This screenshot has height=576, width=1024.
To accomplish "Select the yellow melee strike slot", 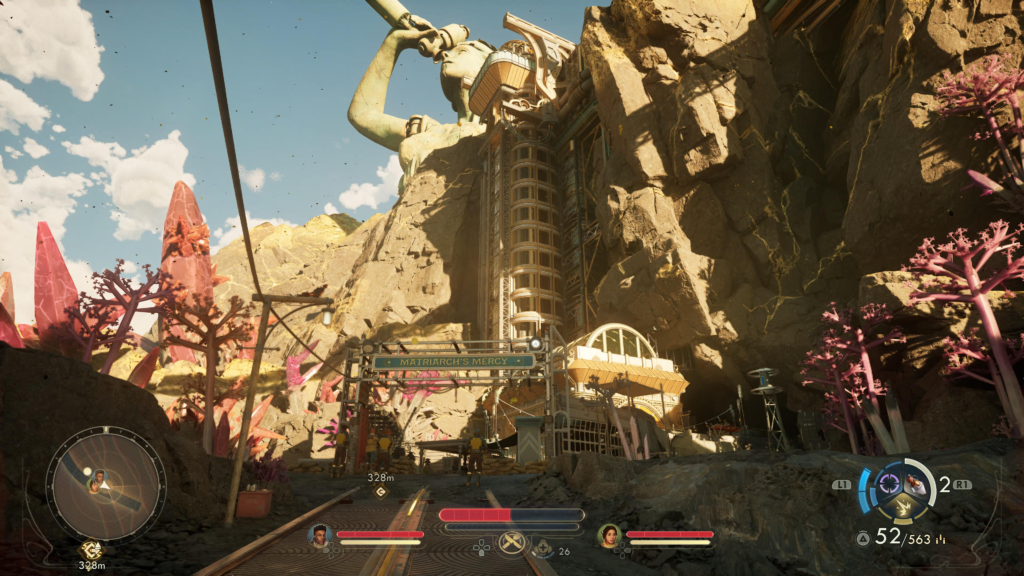I will [x=902, y=509].
